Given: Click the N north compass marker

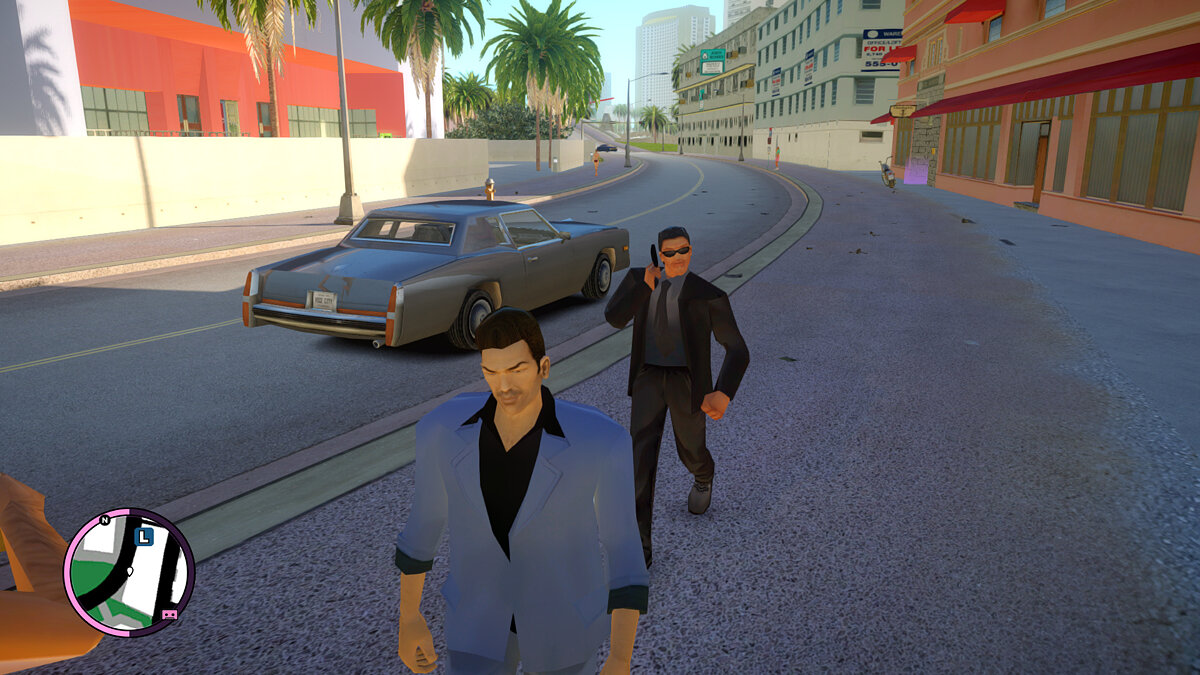Looking at the screenshot, I should tap(104, 520).
